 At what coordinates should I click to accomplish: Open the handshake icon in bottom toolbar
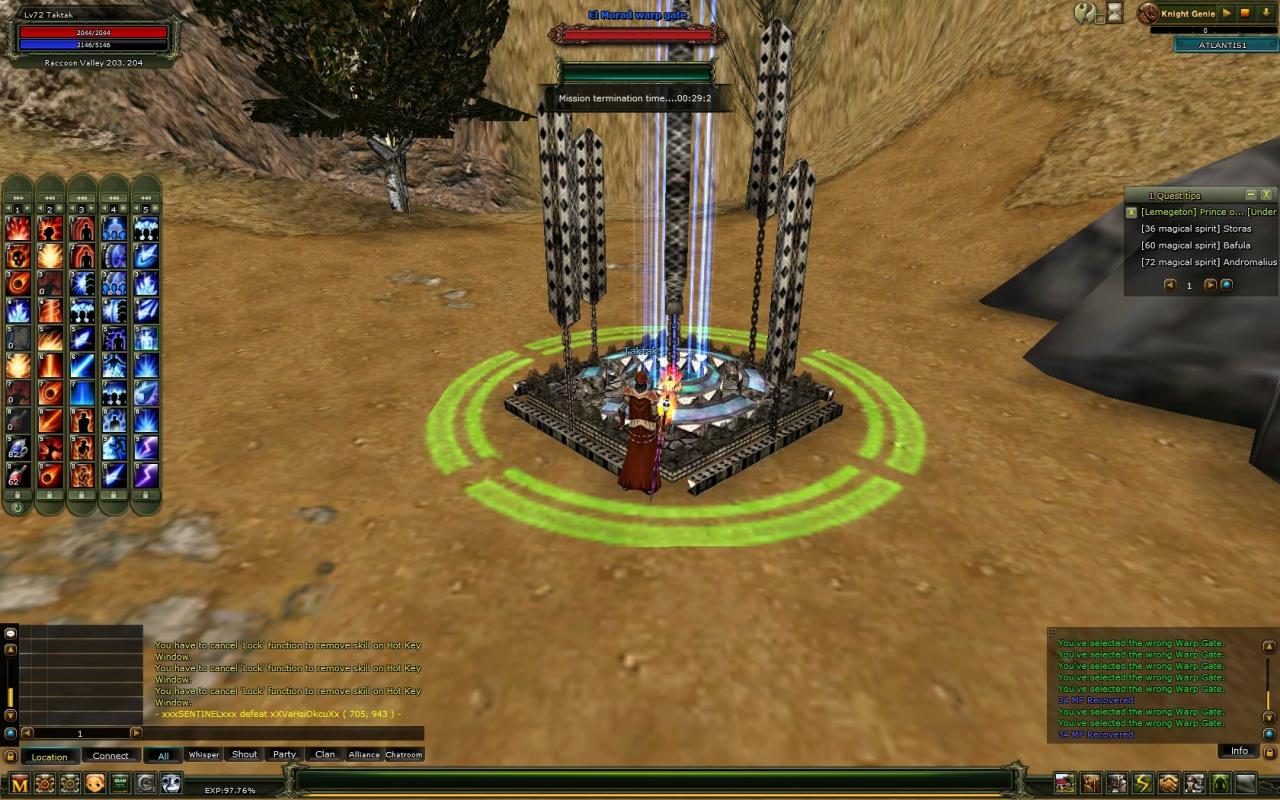tap(1168, 784)
